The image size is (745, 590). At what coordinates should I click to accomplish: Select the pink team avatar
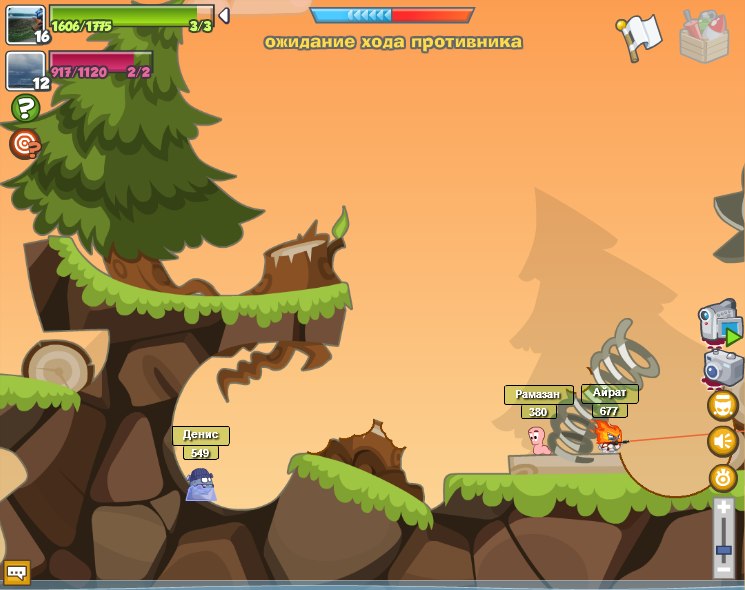point(25,70)
